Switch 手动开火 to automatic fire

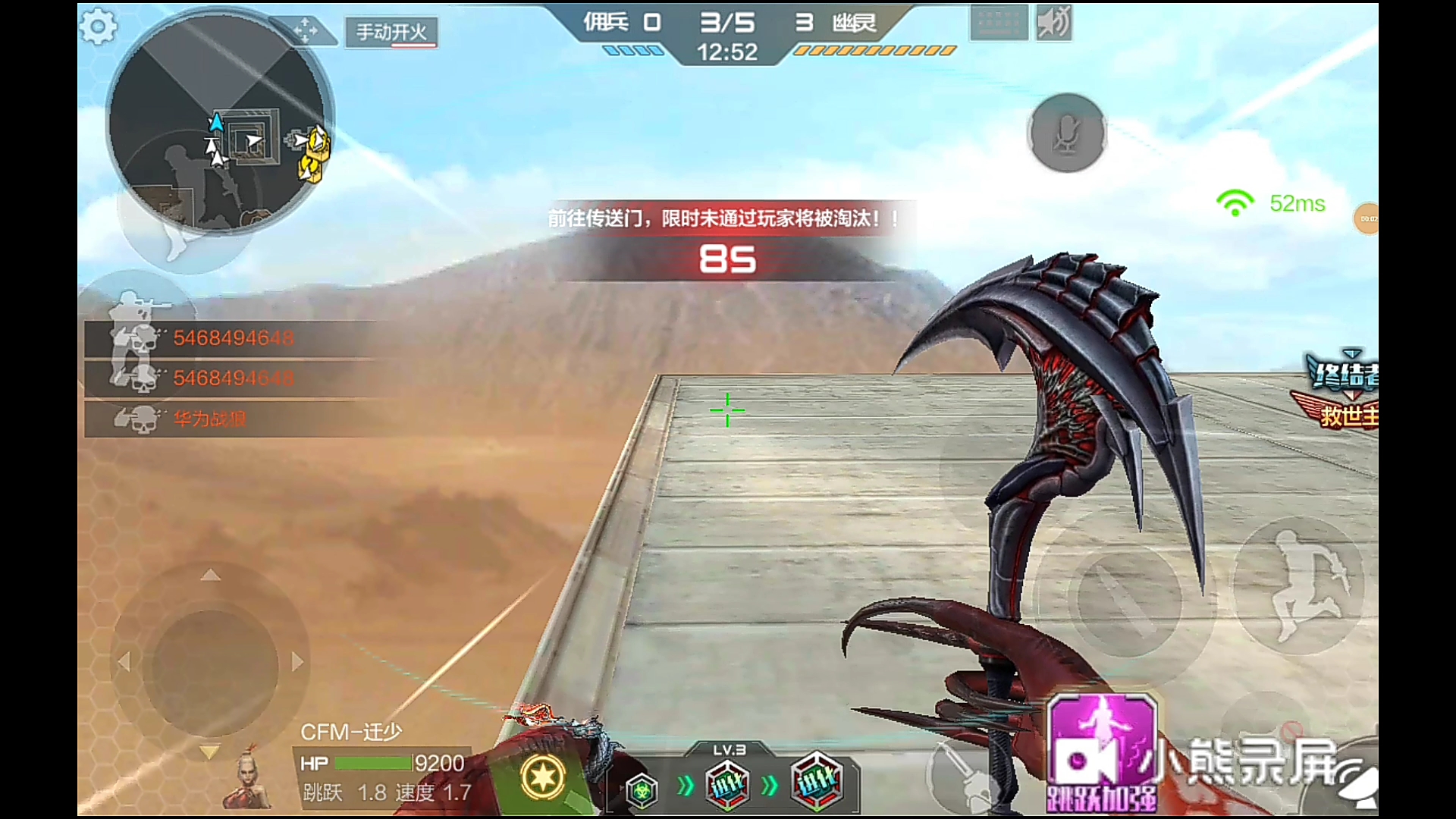[391, 33]
